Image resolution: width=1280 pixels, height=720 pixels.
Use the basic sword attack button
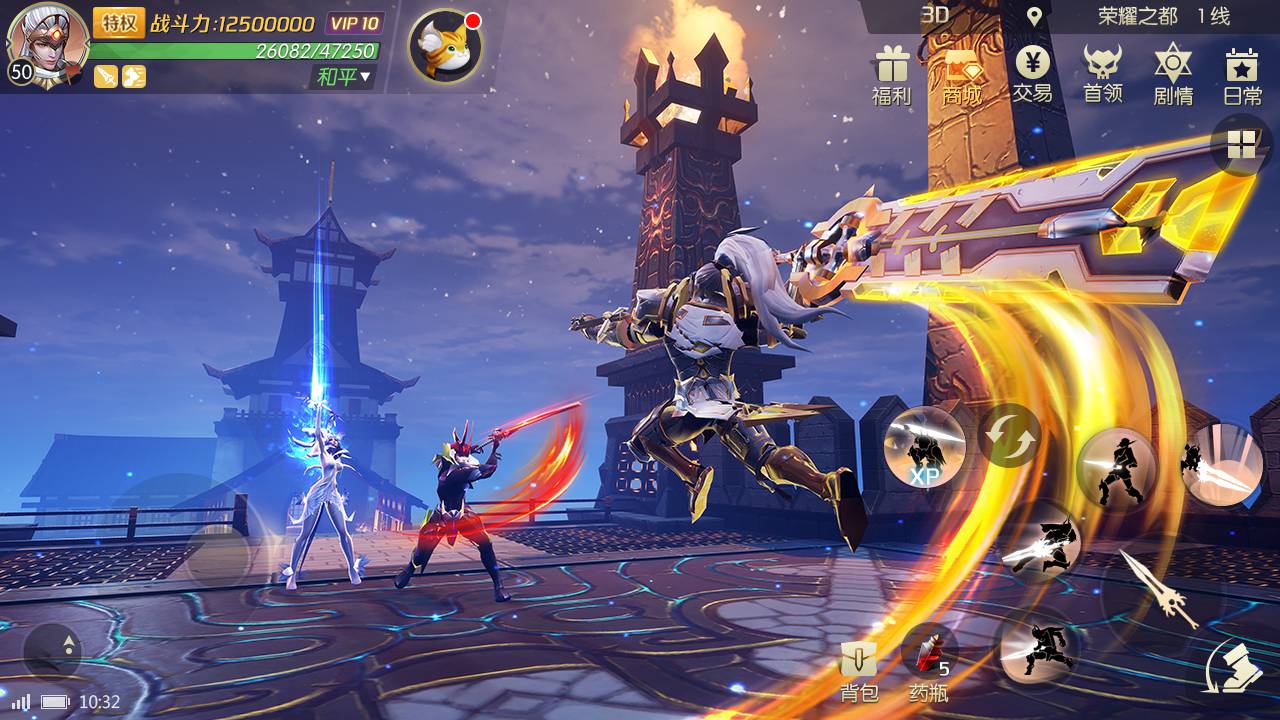[1160, 592]
